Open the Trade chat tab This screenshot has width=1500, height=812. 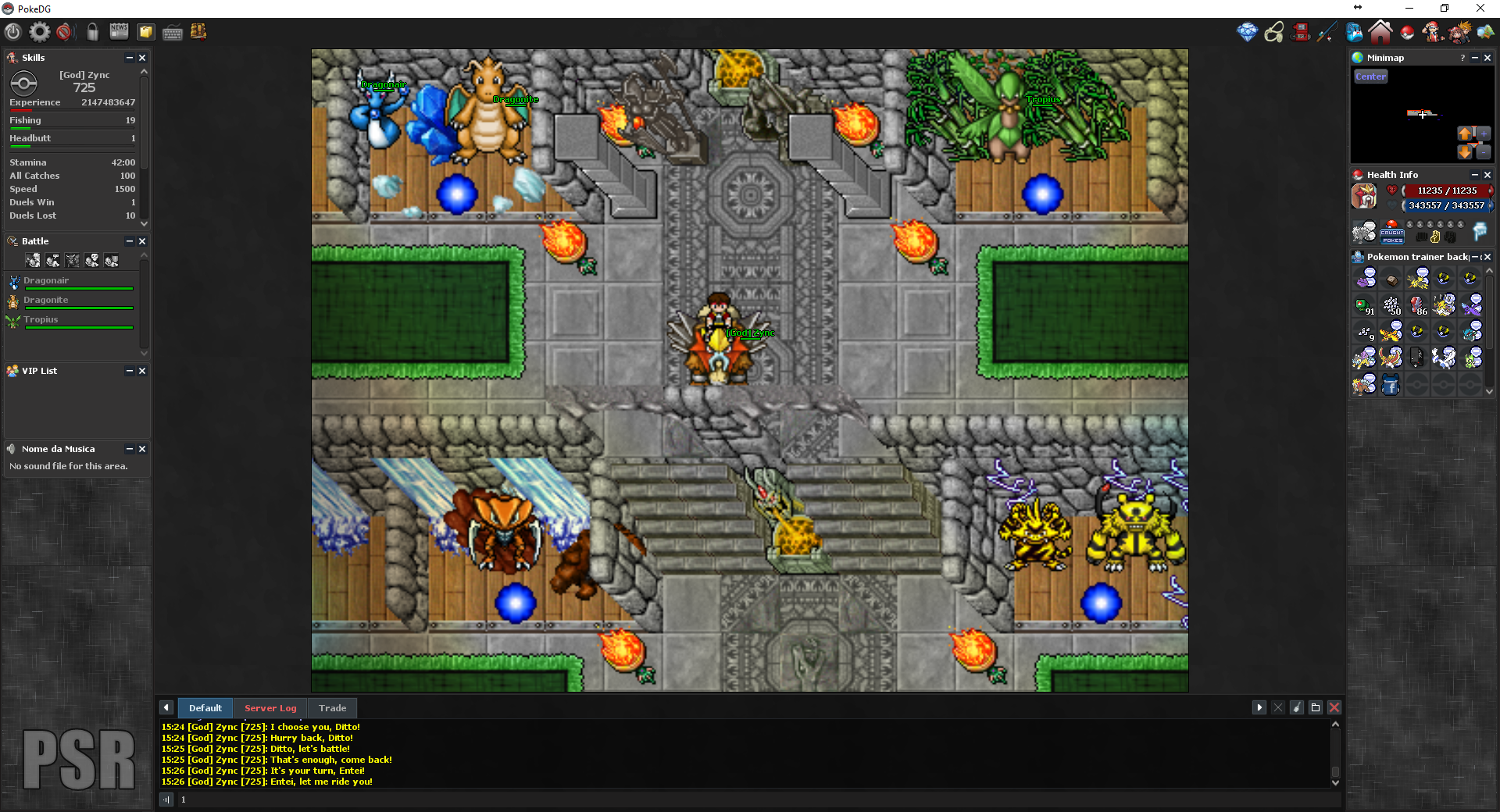point(332,708)
